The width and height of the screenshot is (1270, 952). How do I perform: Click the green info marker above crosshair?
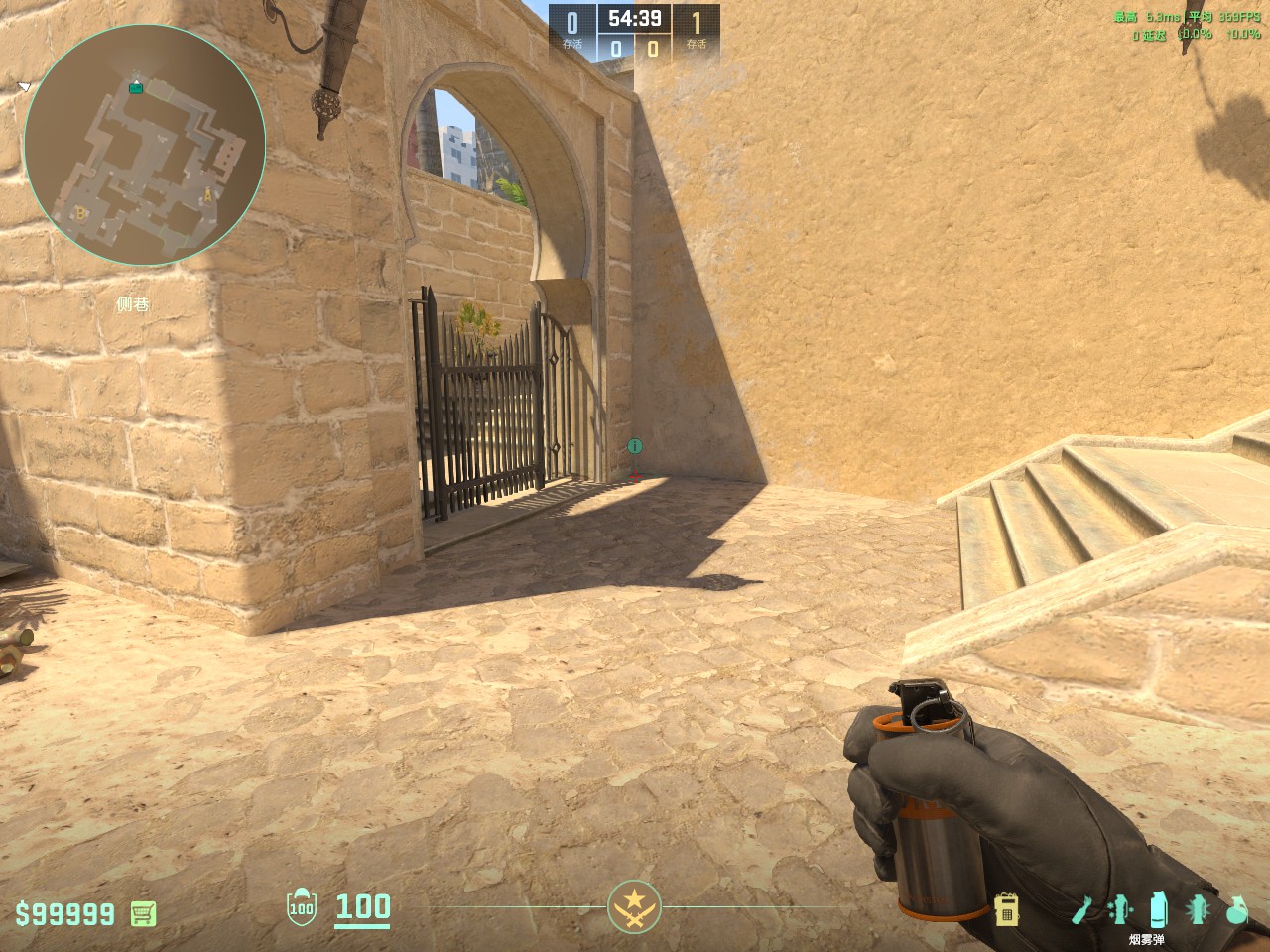point(635,447)
